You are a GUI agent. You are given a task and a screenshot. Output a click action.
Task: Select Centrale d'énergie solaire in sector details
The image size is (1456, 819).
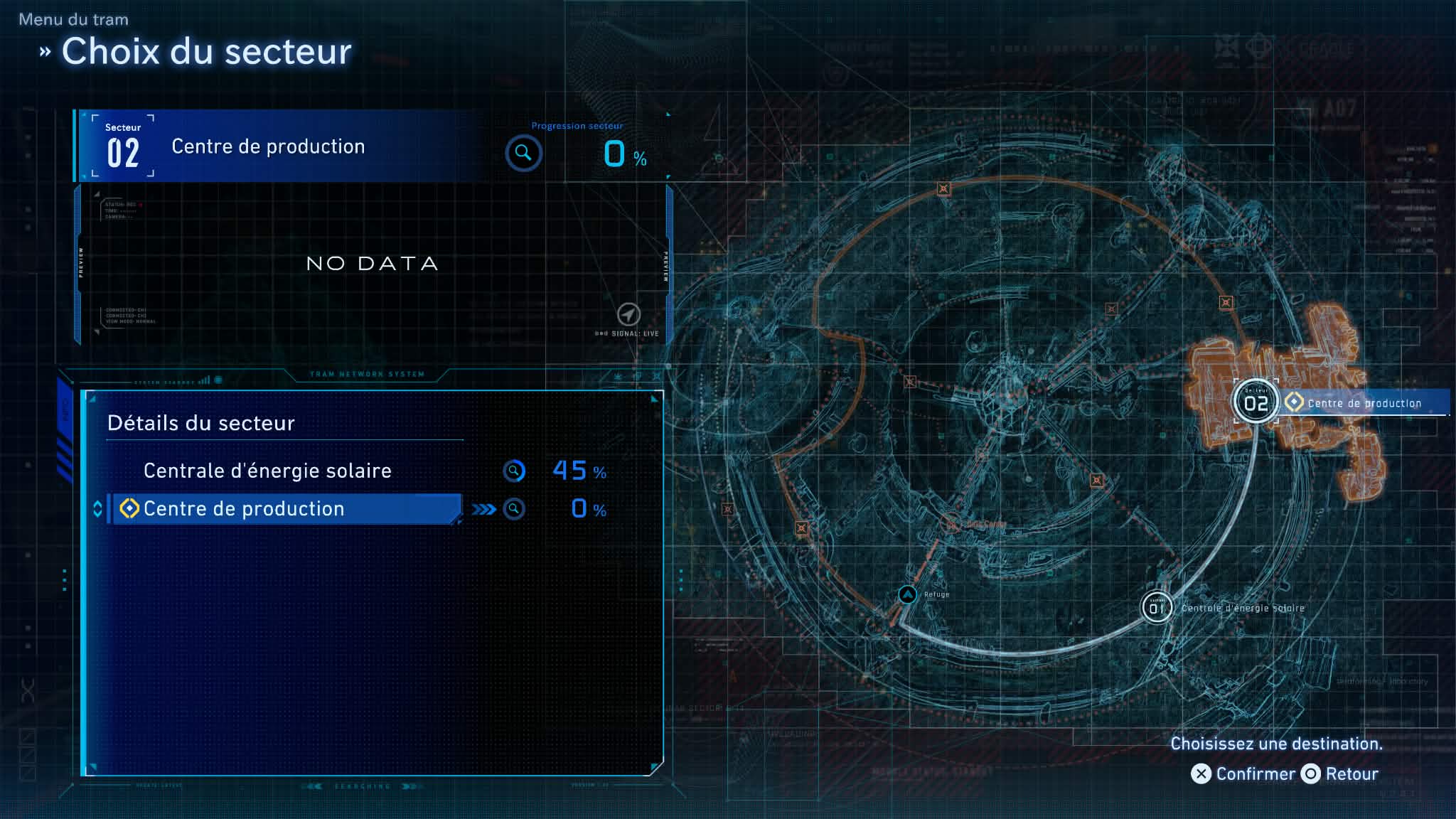coord(267,471)
